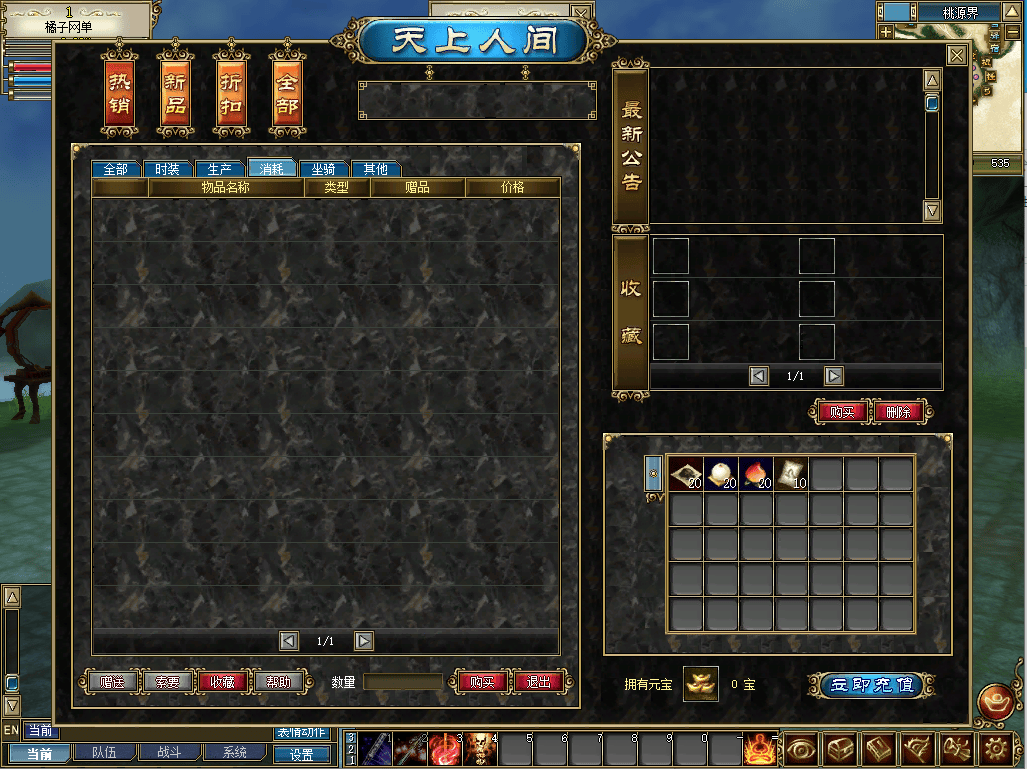Add to favorites with the 收藏 button
Screen dimensions: 1027x769
pos(222,682)
